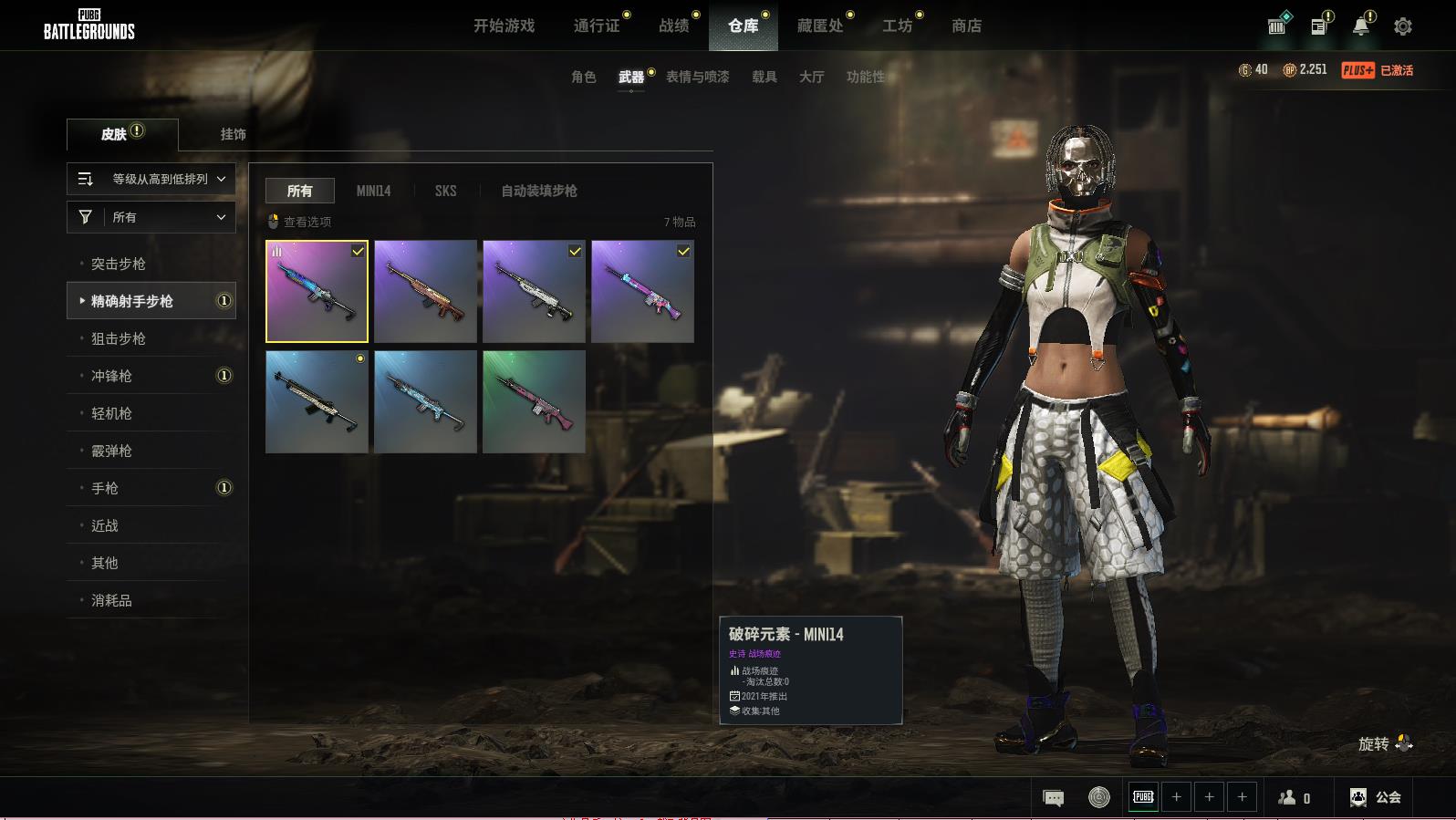Screen dimensions: 1456x820
Task: Filter skins by the MINI14 tab
Action: pyautogui.click(x=373, y=191)
